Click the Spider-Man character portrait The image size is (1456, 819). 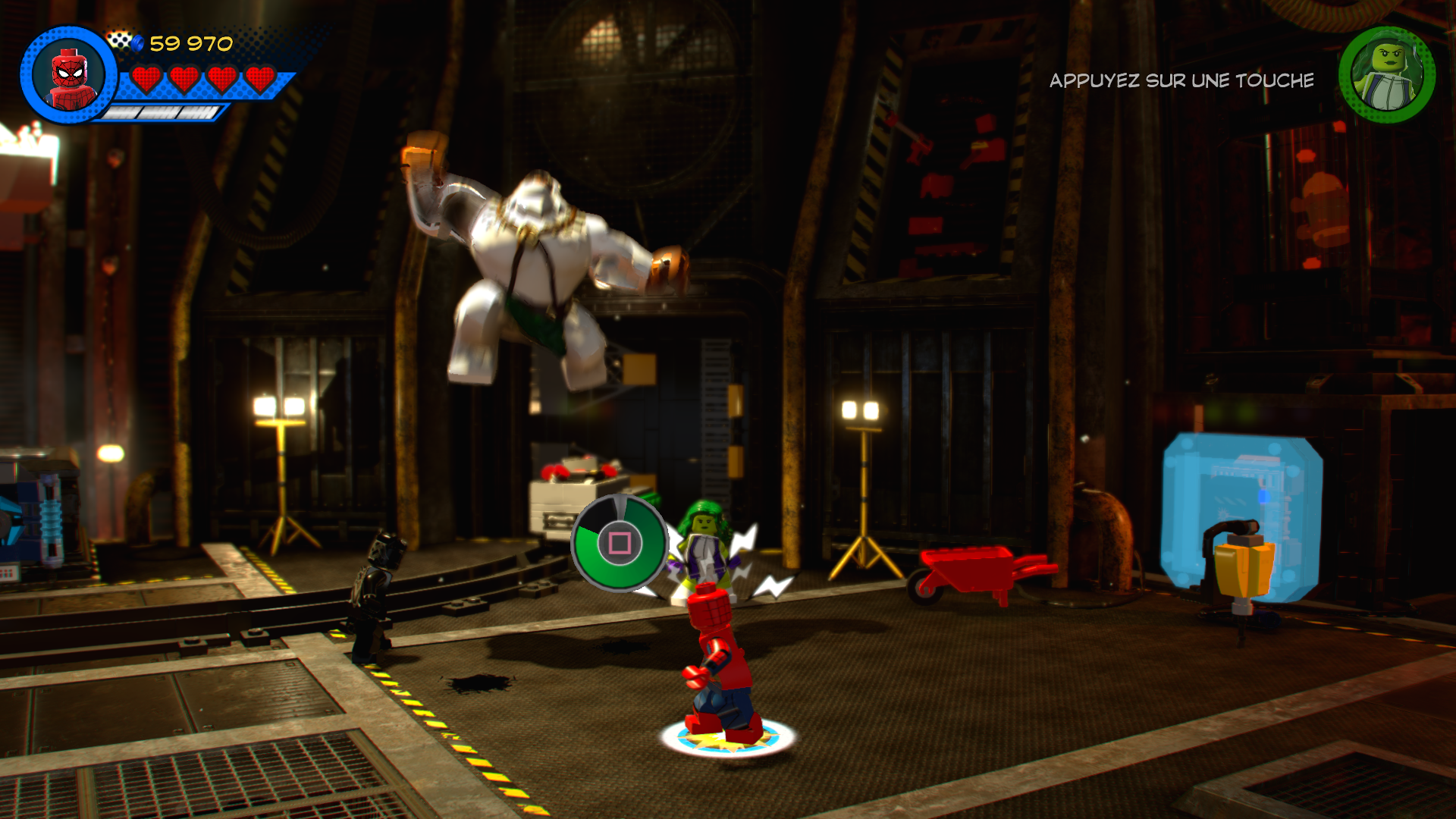(x=71, y=76)
